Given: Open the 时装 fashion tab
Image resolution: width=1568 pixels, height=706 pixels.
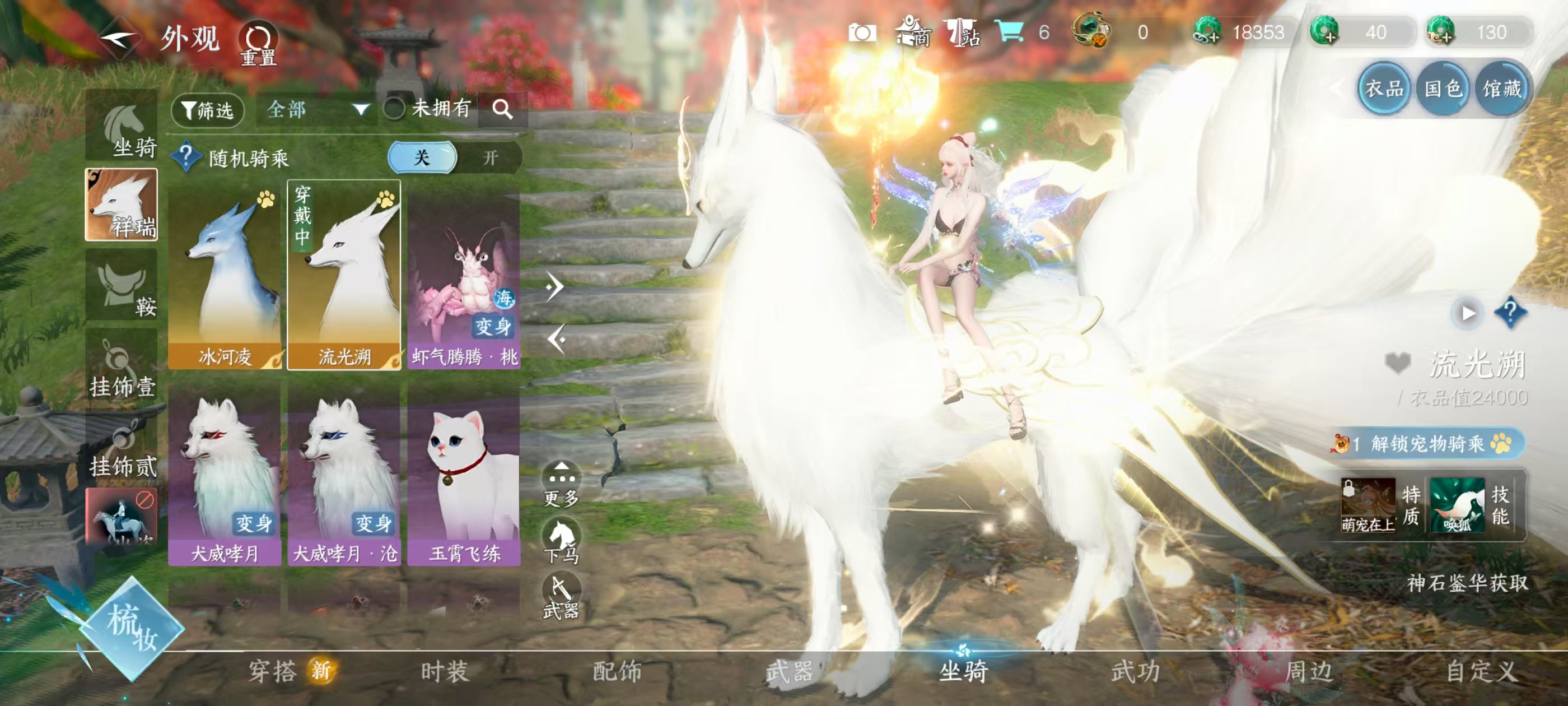Looking at the screenshot, I should [444, 671].
